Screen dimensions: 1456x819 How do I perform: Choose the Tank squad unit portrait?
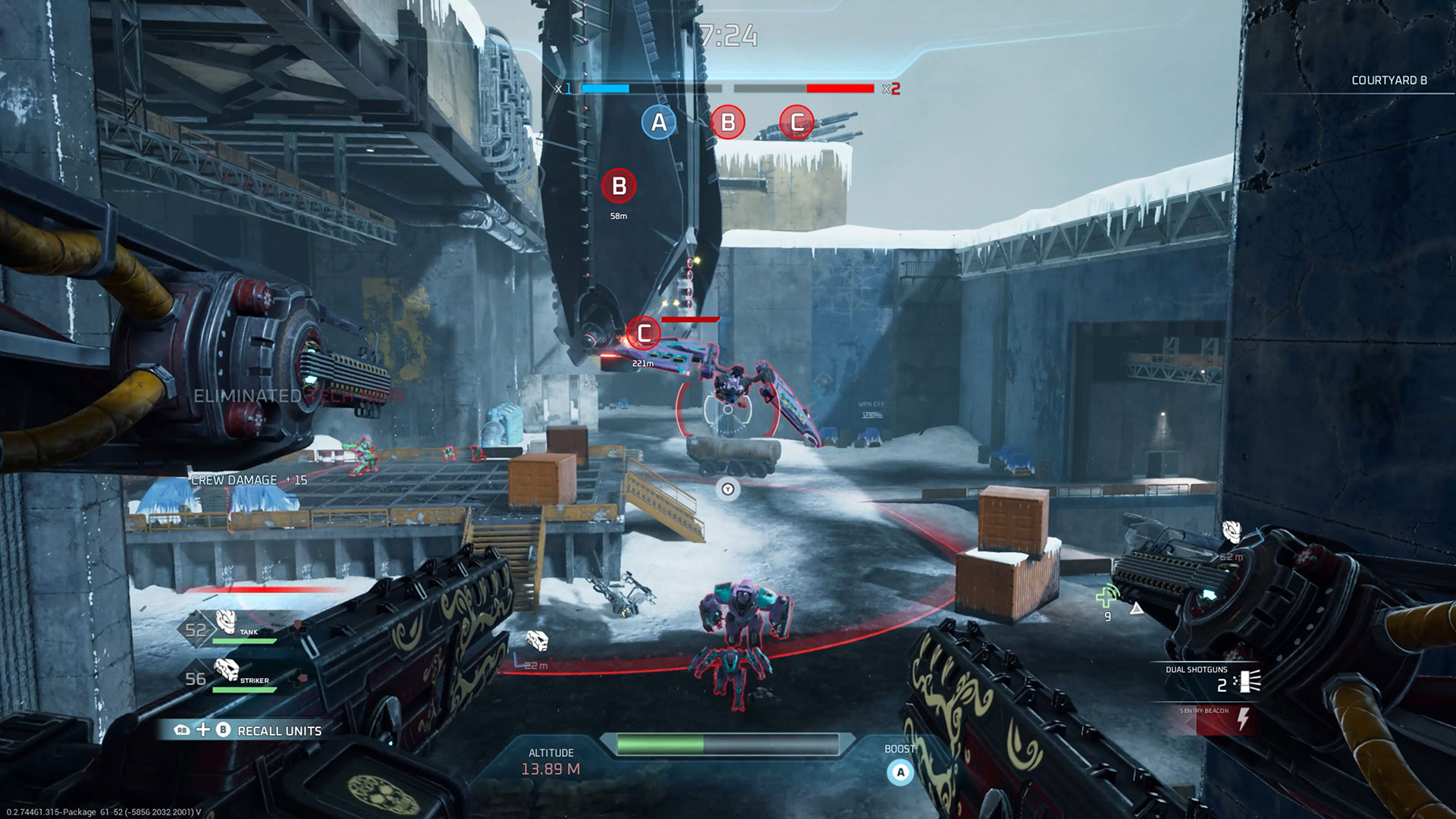pyautogui.click(x=226, y=623)
